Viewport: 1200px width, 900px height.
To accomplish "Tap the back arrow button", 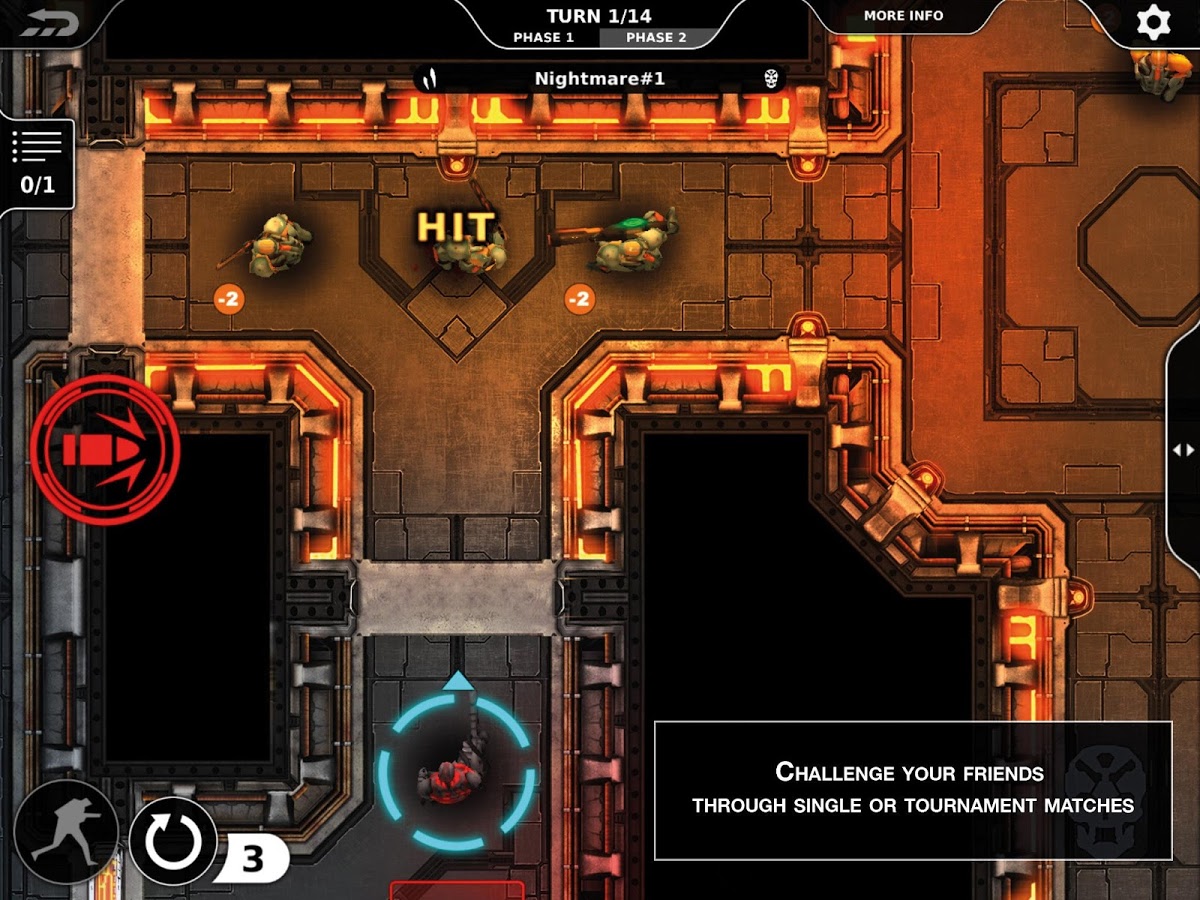I will pyautogui.click(x=47, y=23).
